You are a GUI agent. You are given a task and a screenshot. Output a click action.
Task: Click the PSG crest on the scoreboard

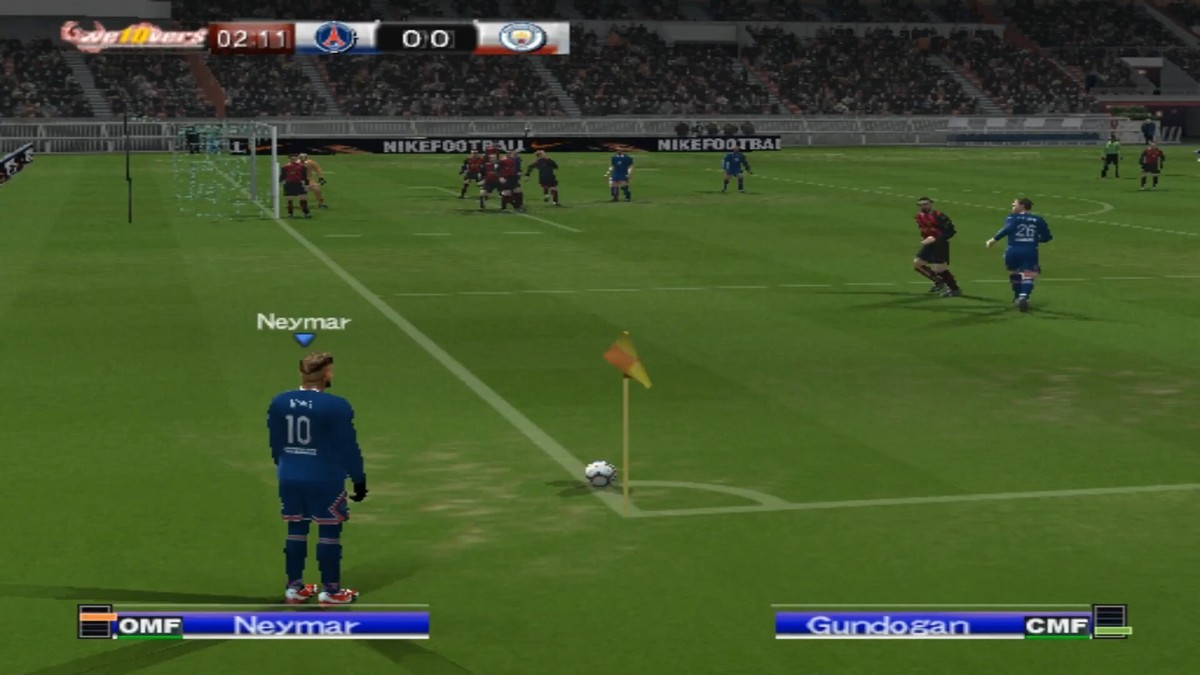[x=335, y=38]
